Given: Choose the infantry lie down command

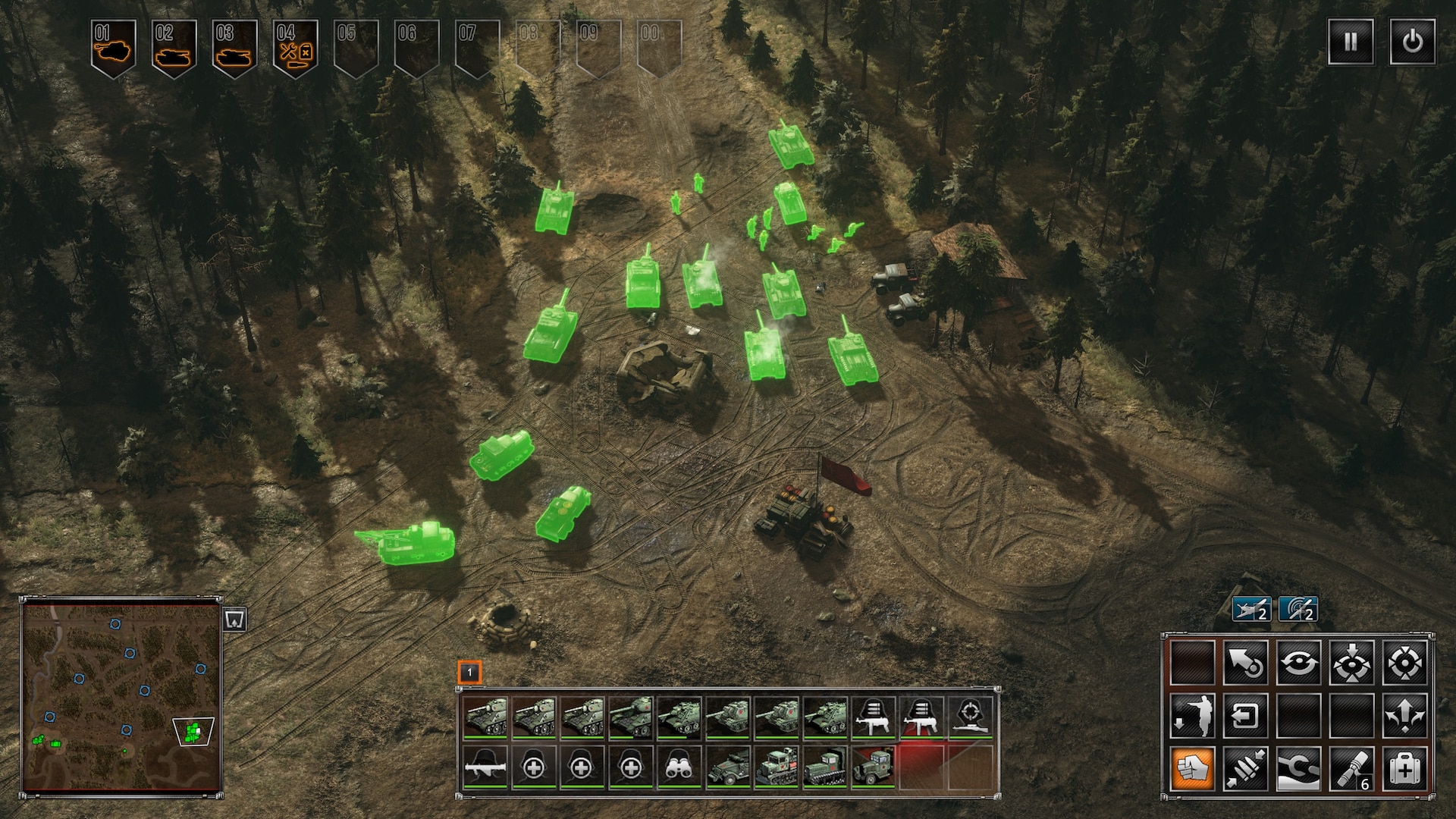Looking at the screenshot, I should pos(1192,715).
